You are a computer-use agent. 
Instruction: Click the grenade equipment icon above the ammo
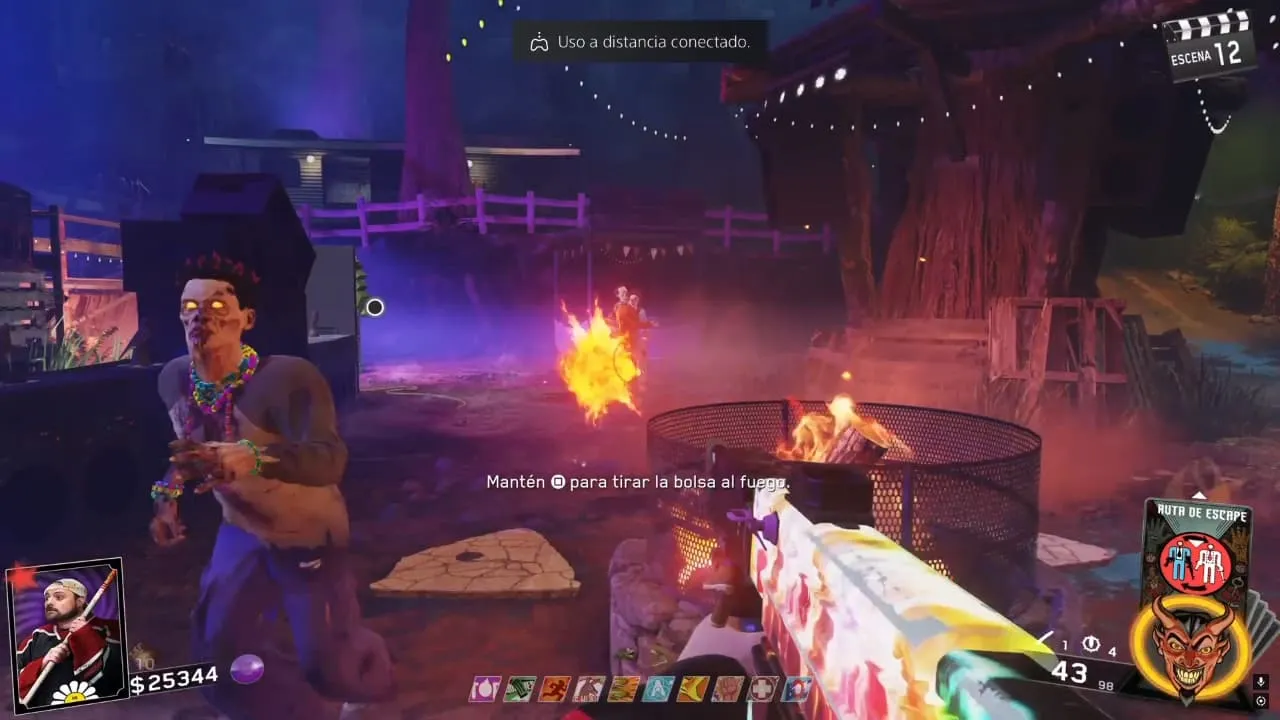(1091, 645)
